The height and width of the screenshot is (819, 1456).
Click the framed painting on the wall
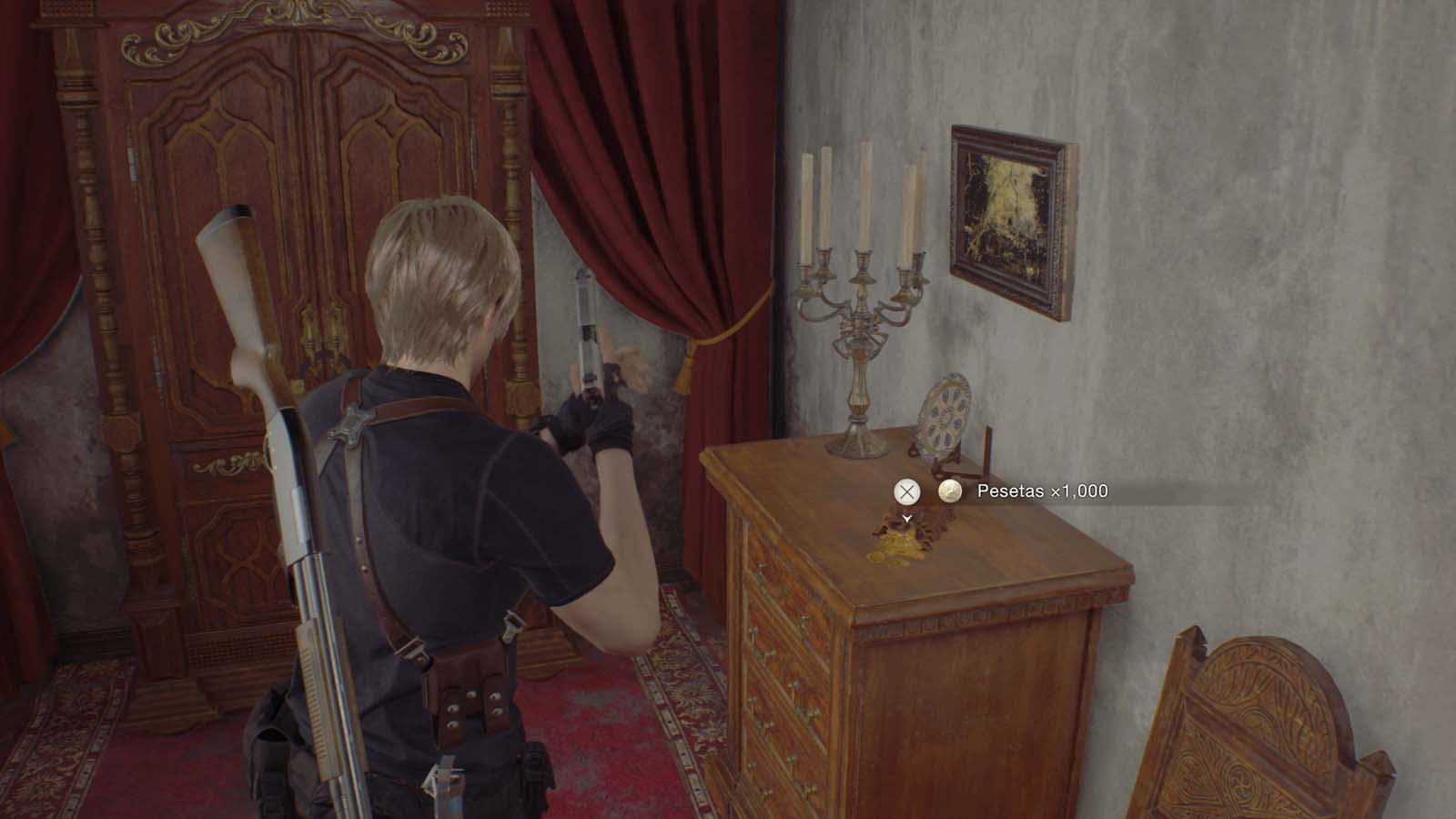[1010, 214]
